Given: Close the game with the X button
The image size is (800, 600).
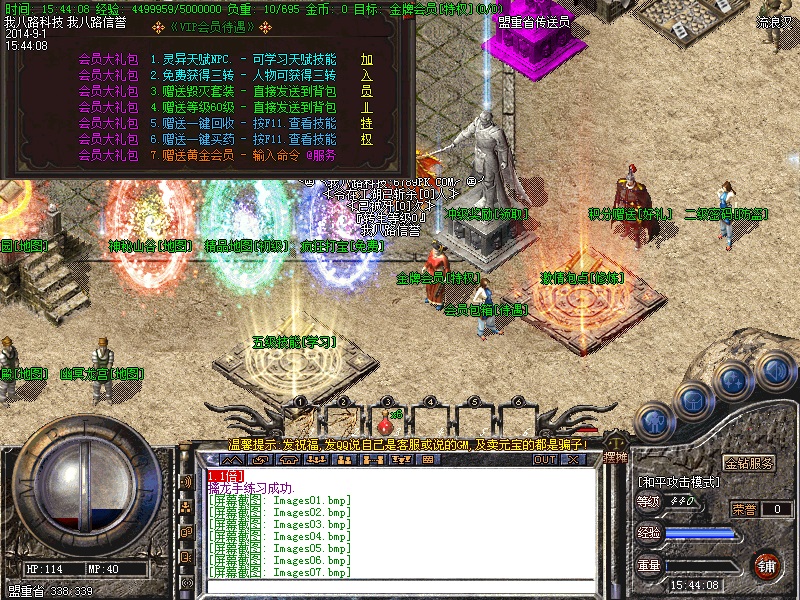Looking at the screenshot, I should [x=574, y=460].
